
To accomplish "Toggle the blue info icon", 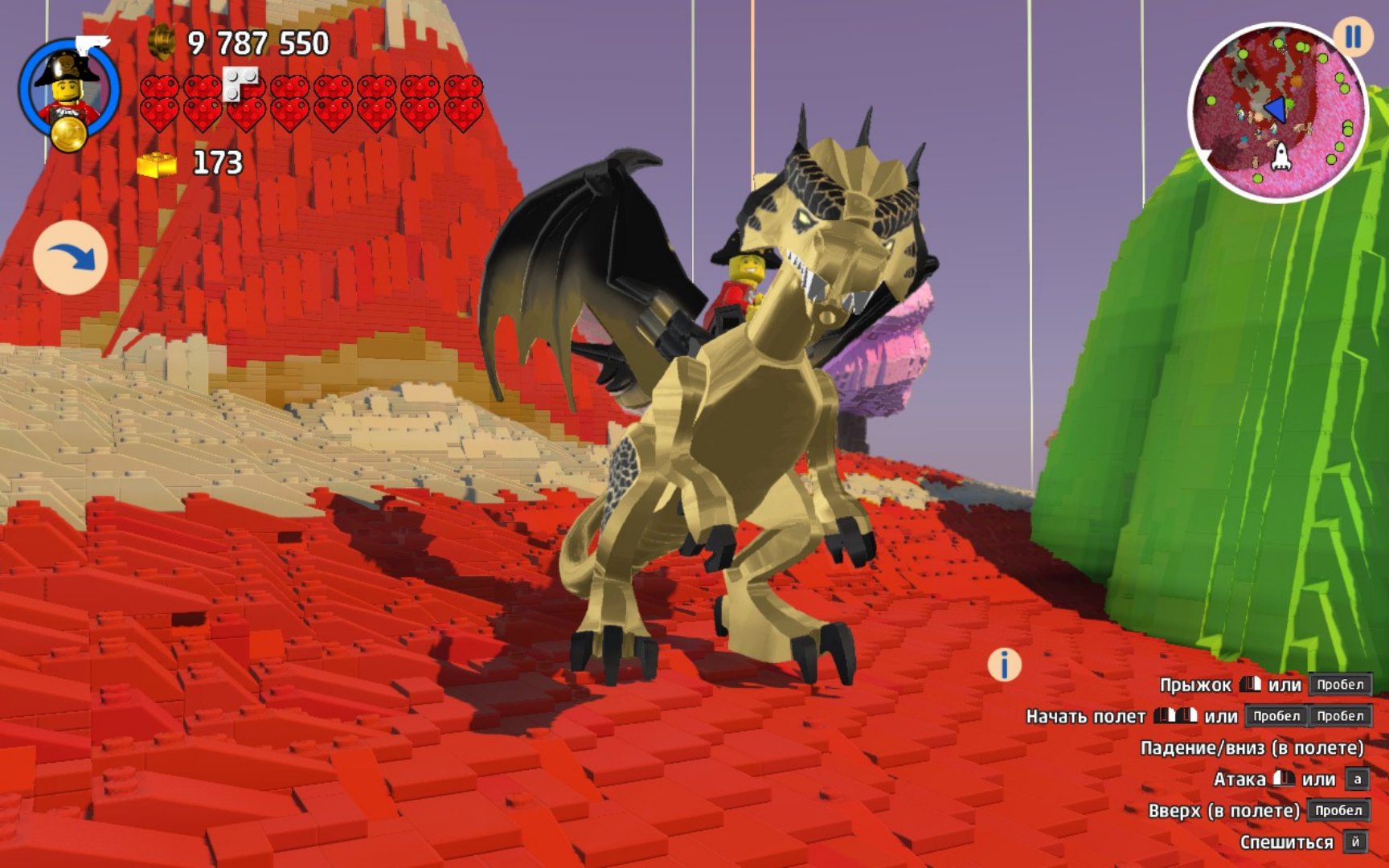I will [1004, 665].
